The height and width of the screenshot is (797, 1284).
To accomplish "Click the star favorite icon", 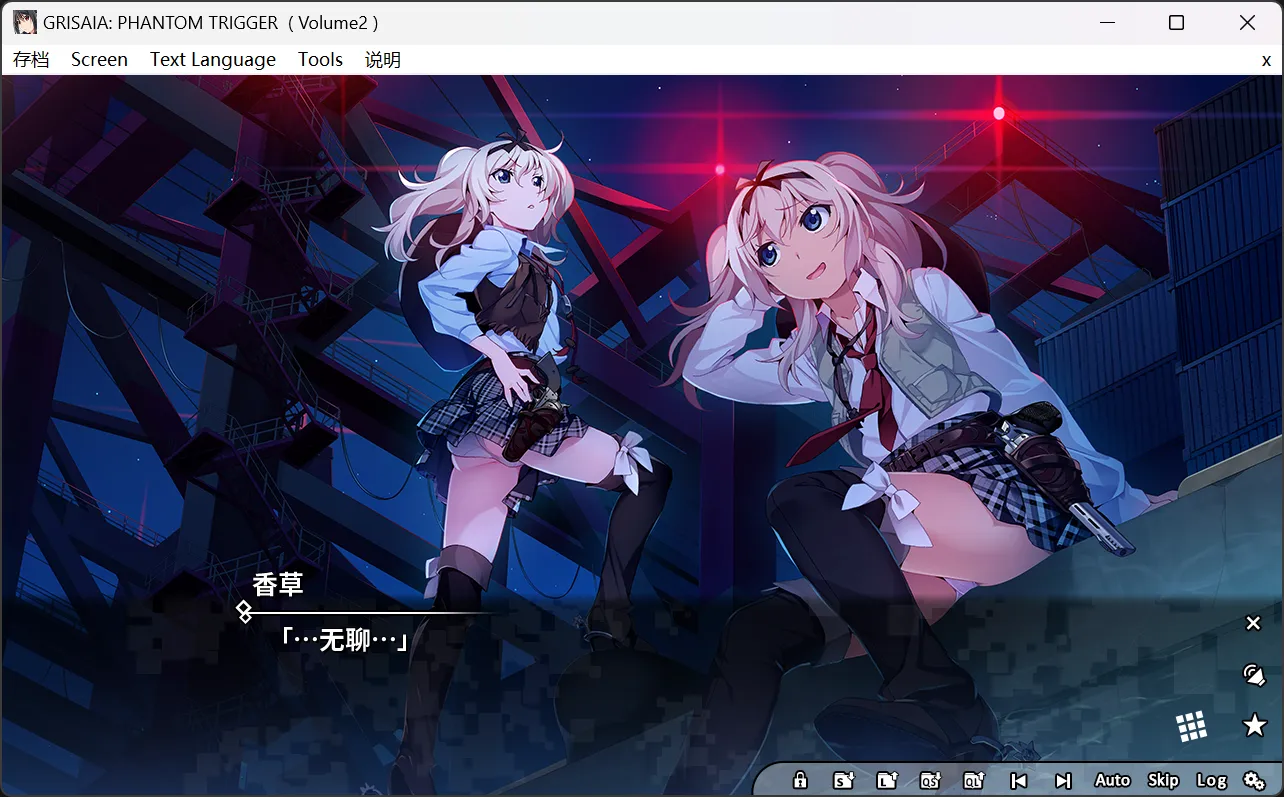I will click(1255, 725).
